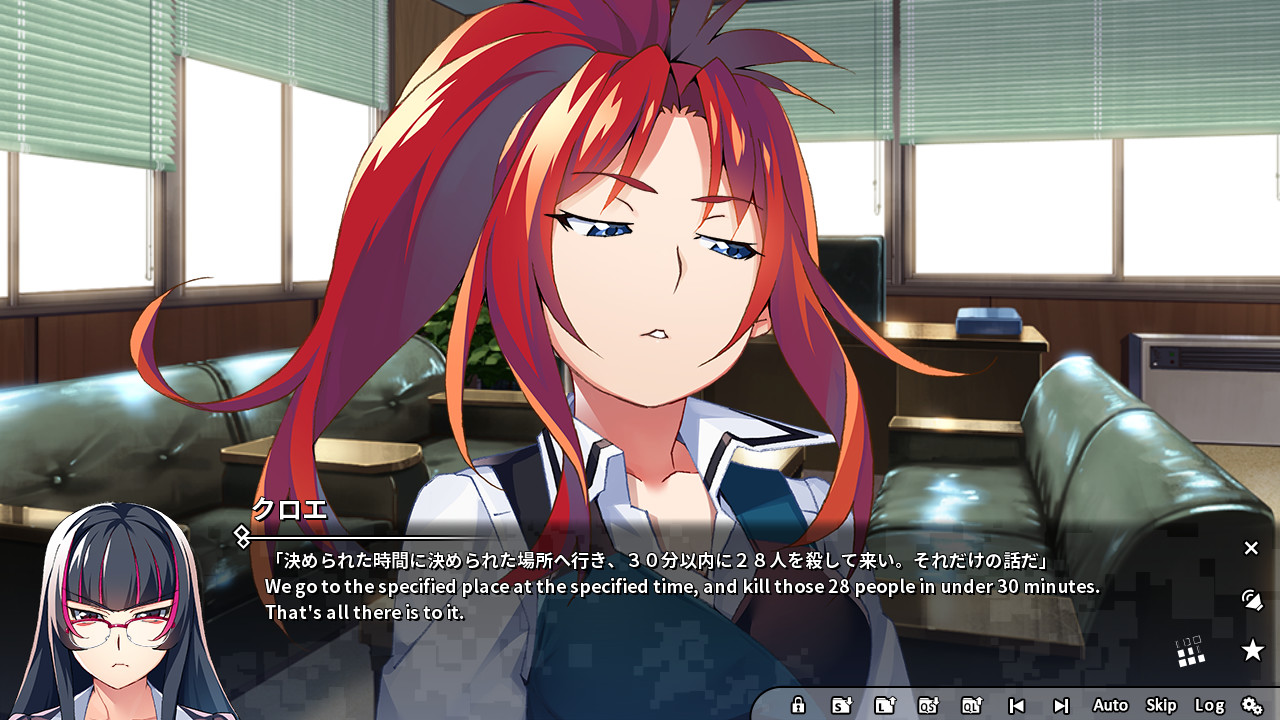This screenshot has width=1280, height=720.
Task: Lock the message window with the padlock icon
Action: tap(798, 704)
